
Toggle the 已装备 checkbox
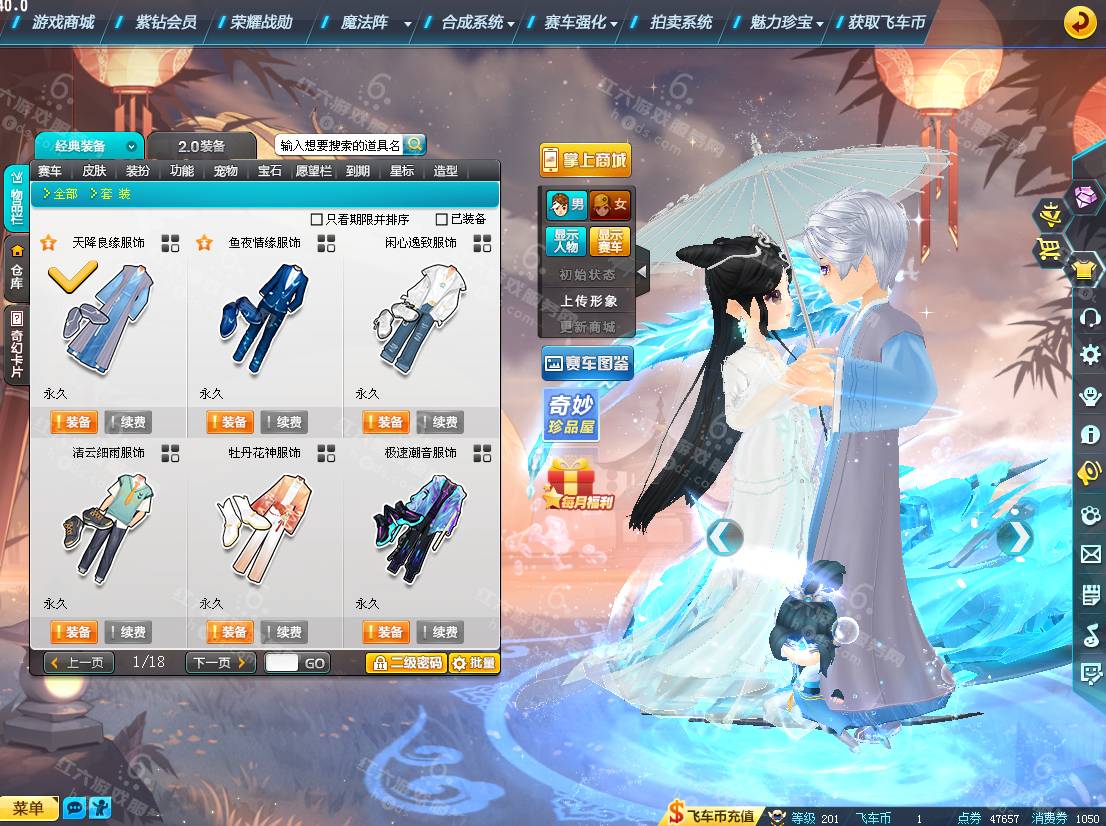point(442,219)
